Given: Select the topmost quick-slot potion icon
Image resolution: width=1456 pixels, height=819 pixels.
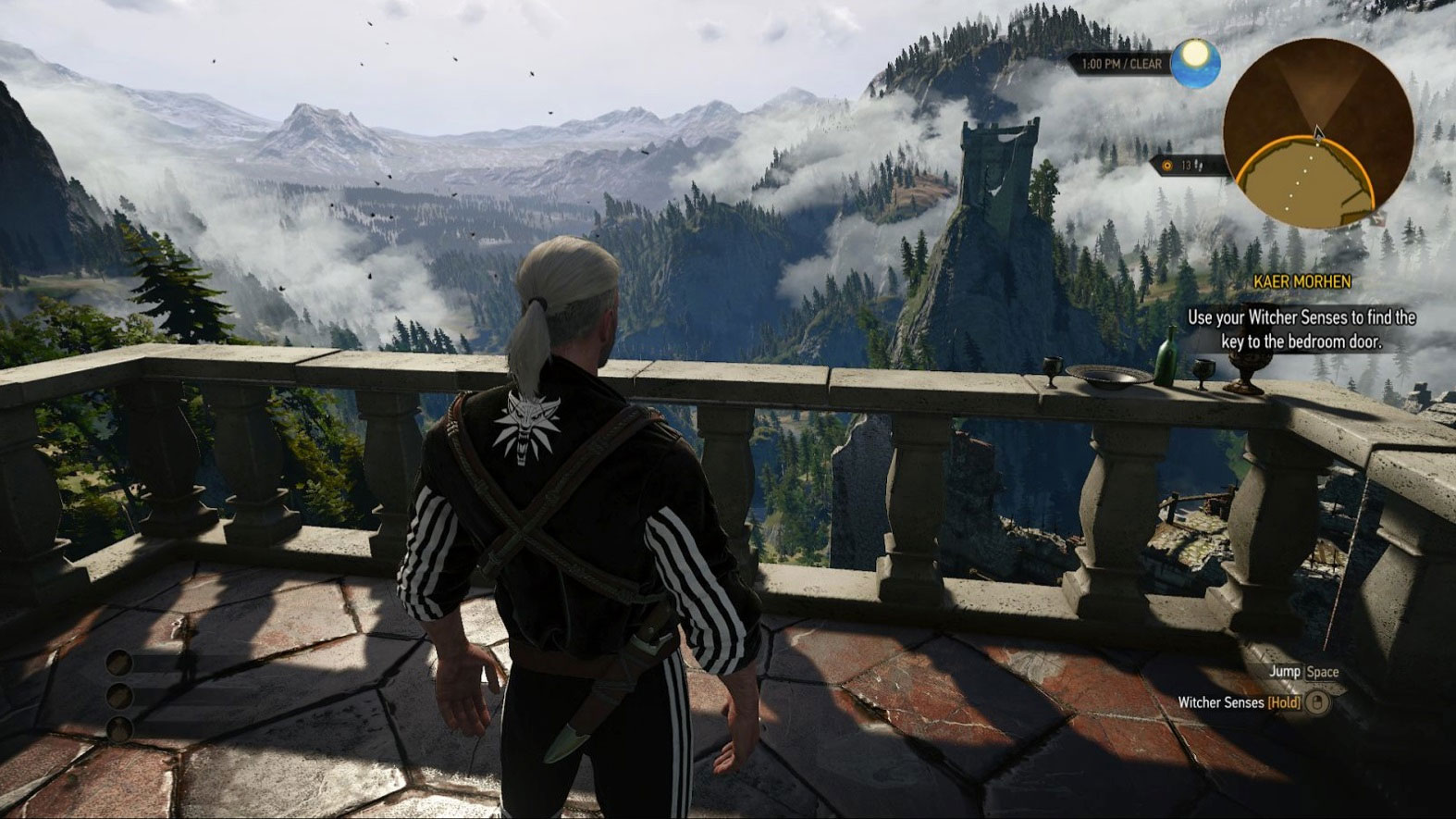Looking at the screenshot, I should (x=120, y=663).
